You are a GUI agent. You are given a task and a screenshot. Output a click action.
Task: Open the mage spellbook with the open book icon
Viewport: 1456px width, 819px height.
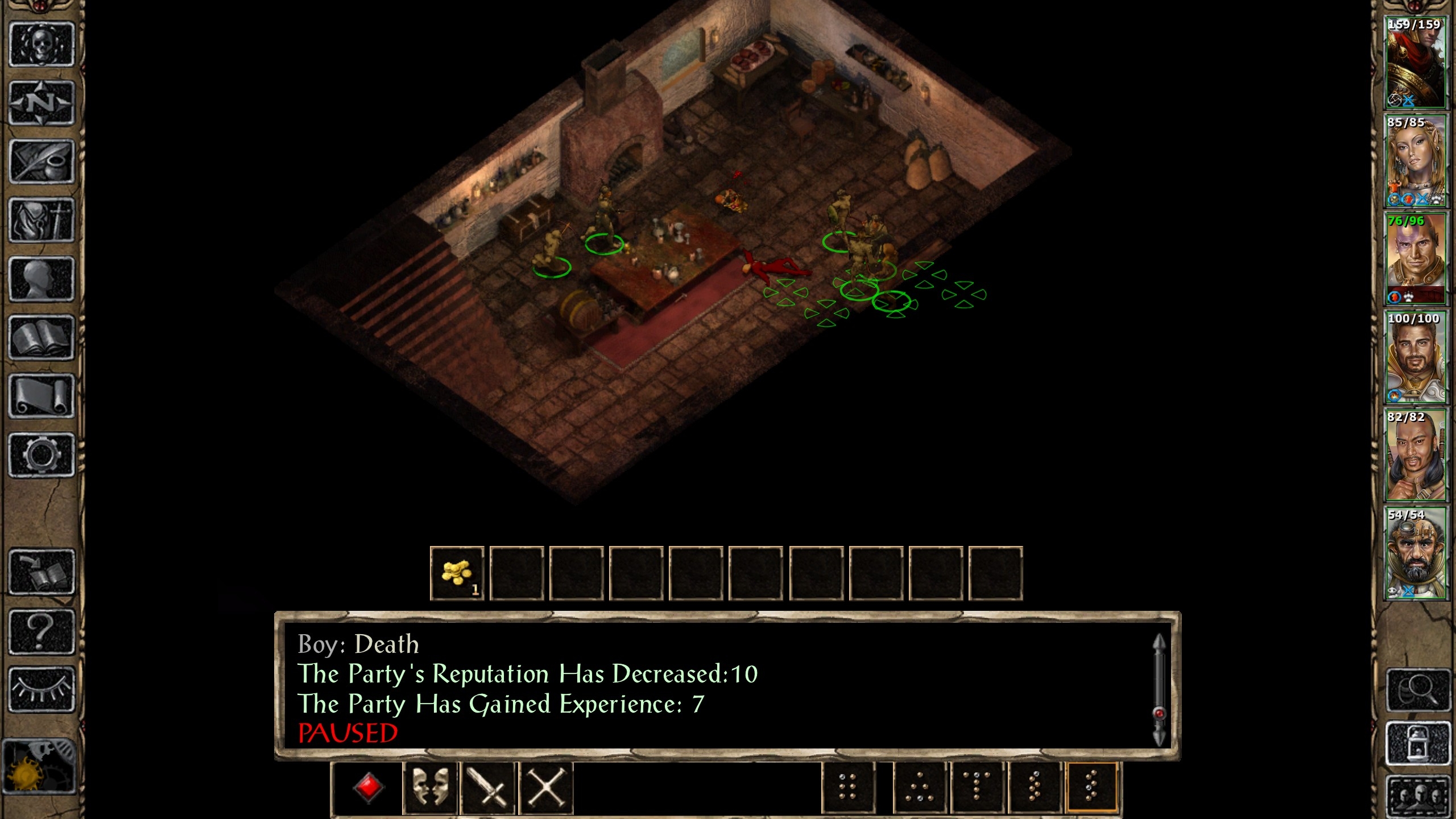42,338
